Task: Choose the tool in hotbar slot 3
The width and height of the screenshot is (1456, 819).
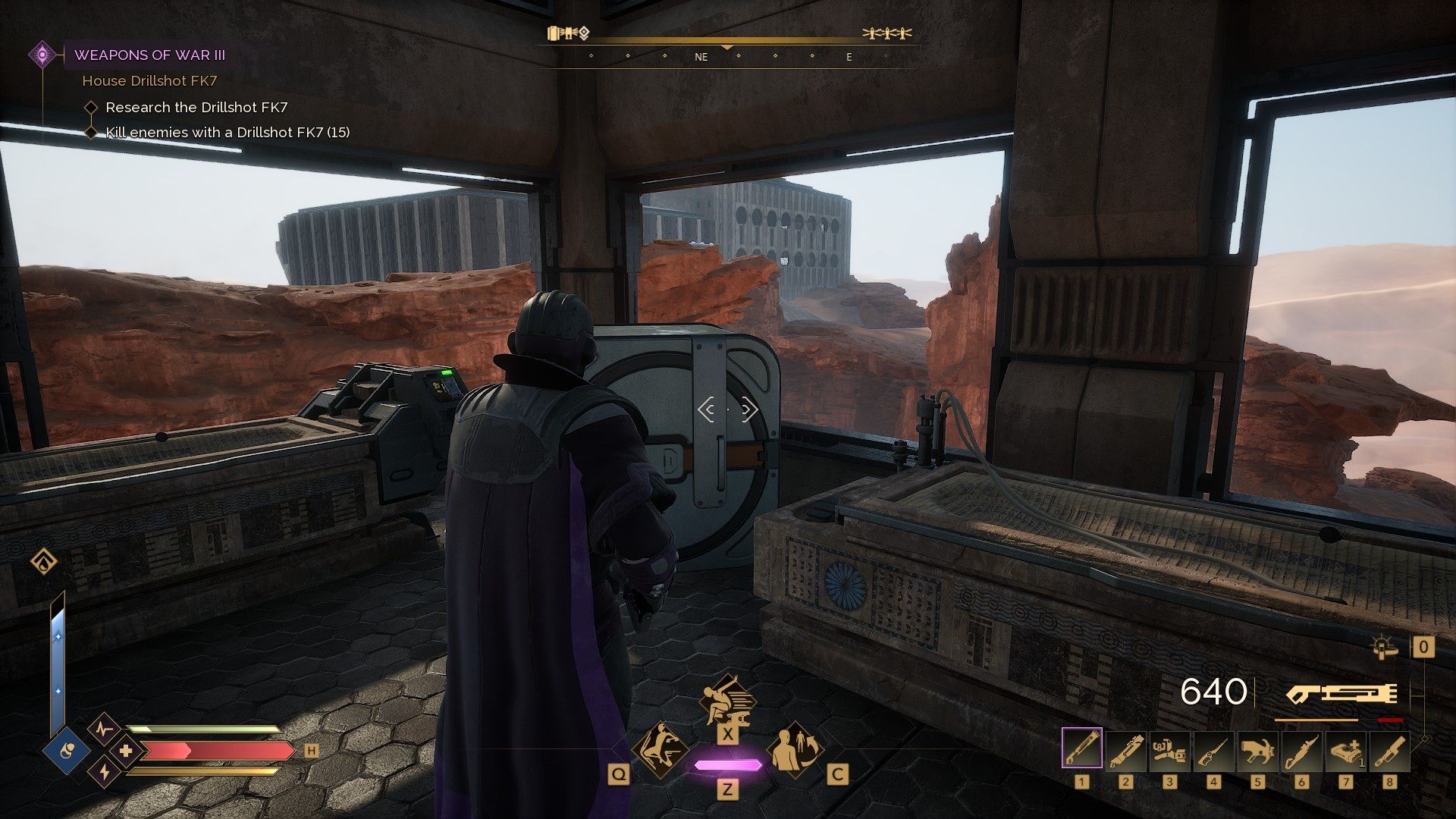Action: point(1169,750)
